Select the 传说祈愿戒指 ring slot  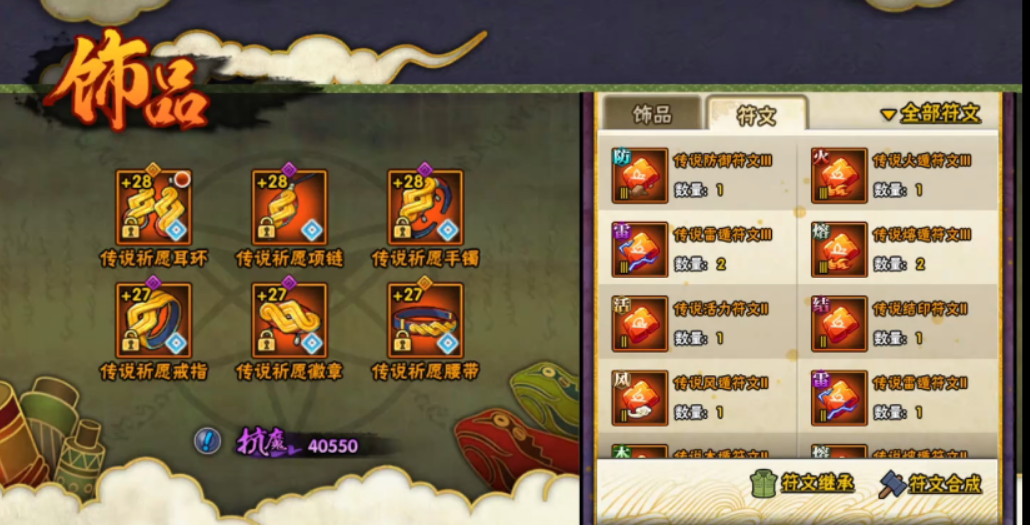coord(153,320)
